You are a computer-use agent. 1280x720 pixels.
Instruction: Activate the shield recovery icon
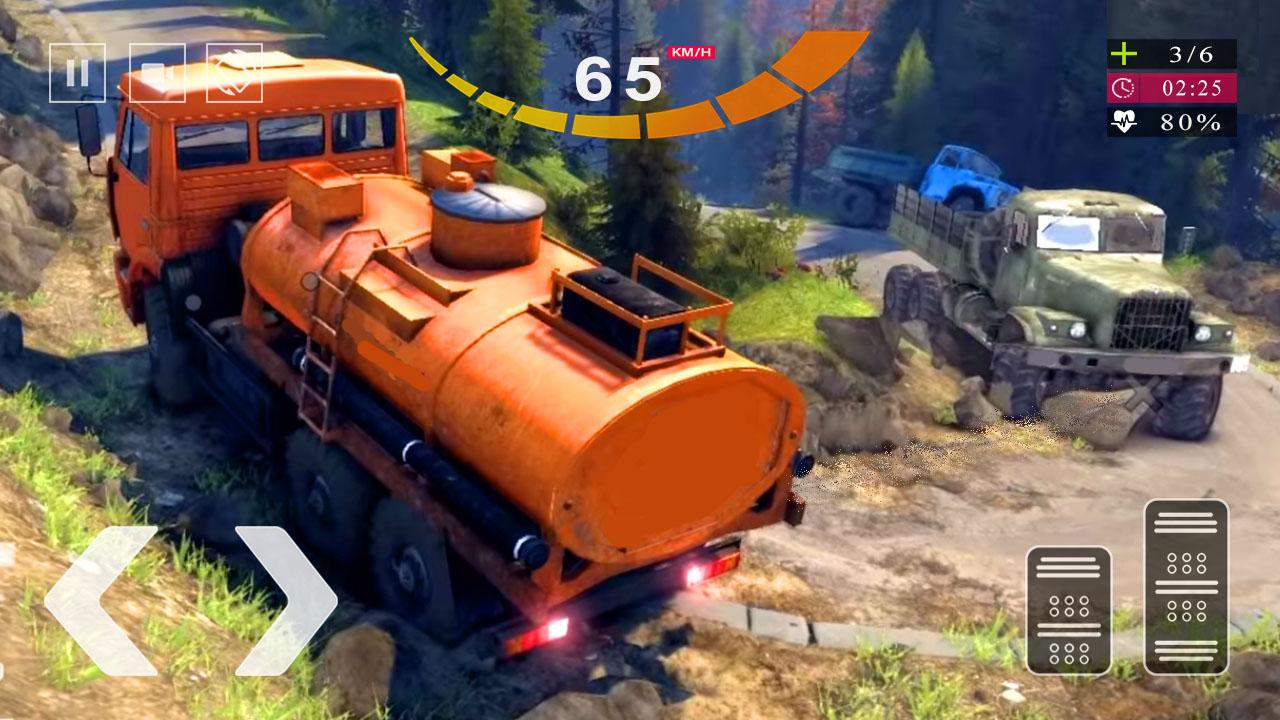tap(233, 70)
